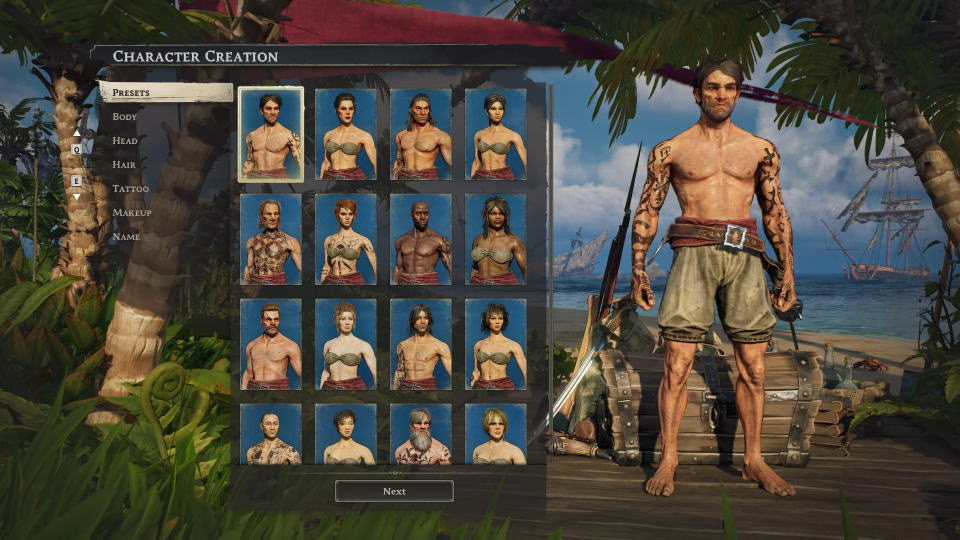Select the bald dark-skinned male preset

pos(421,239)
